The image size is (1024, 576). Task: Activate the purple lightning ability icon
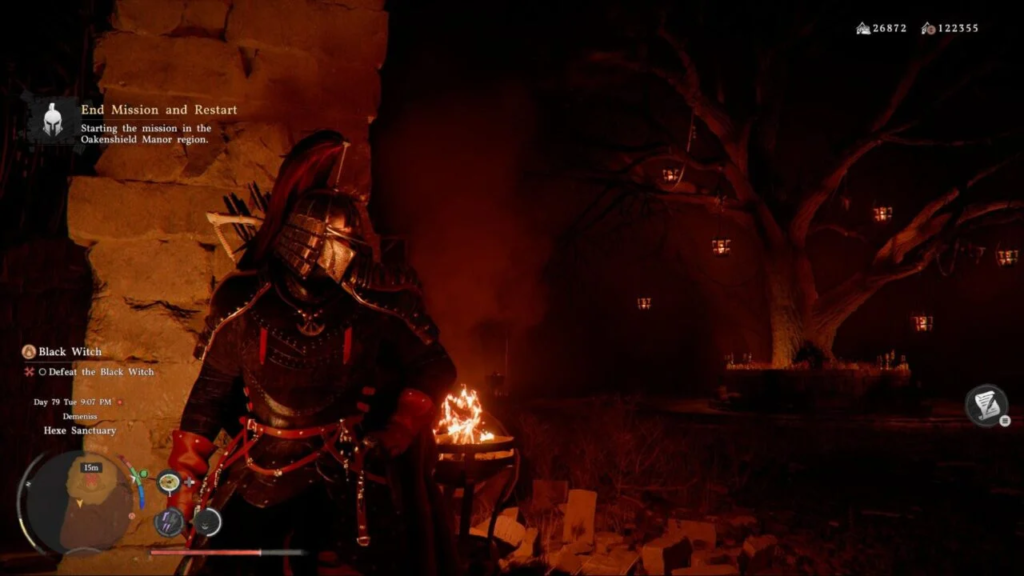coord(168,521)
